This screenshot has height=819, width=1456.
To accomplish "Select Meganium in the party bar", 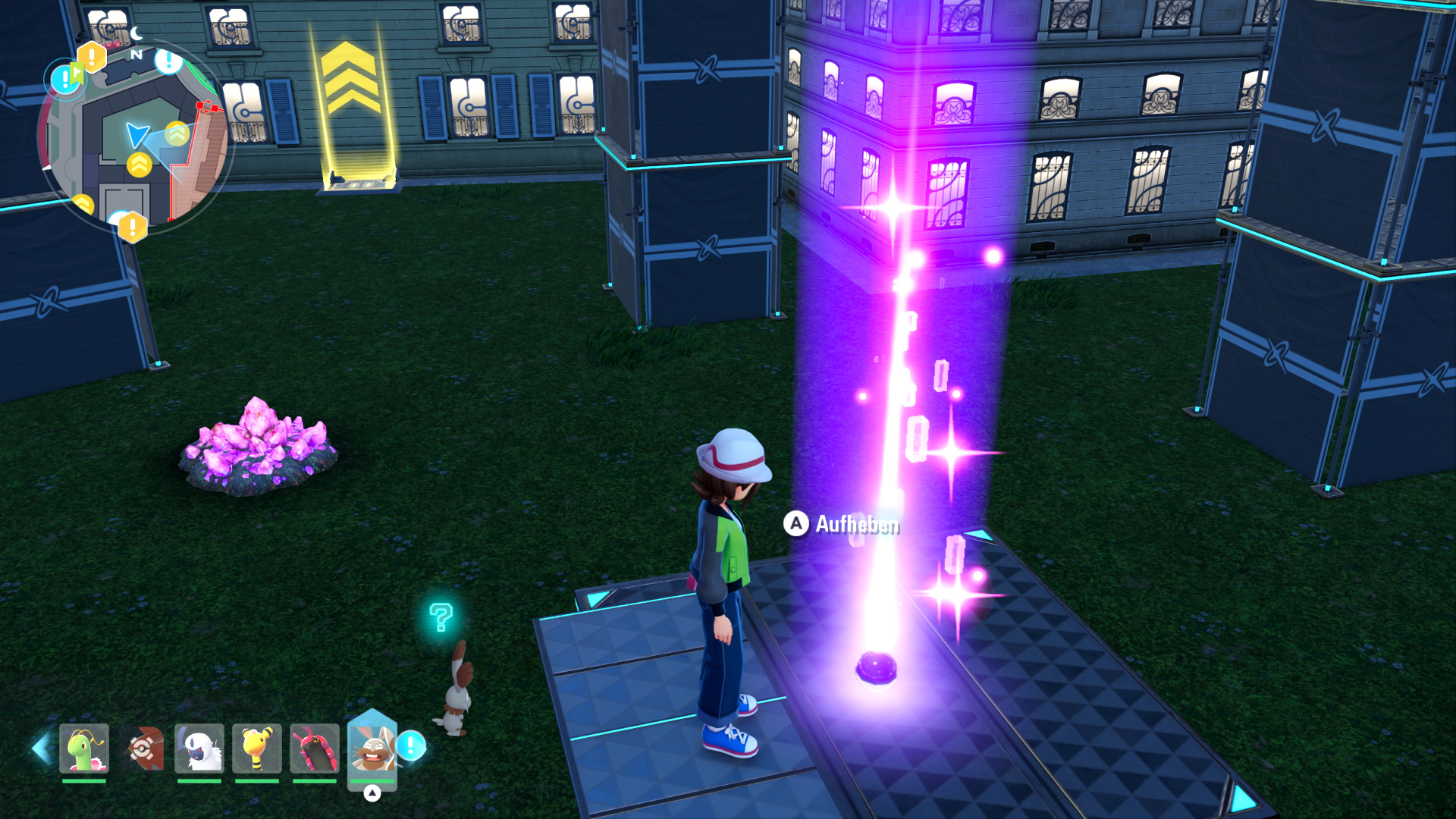I will point(84,748).
